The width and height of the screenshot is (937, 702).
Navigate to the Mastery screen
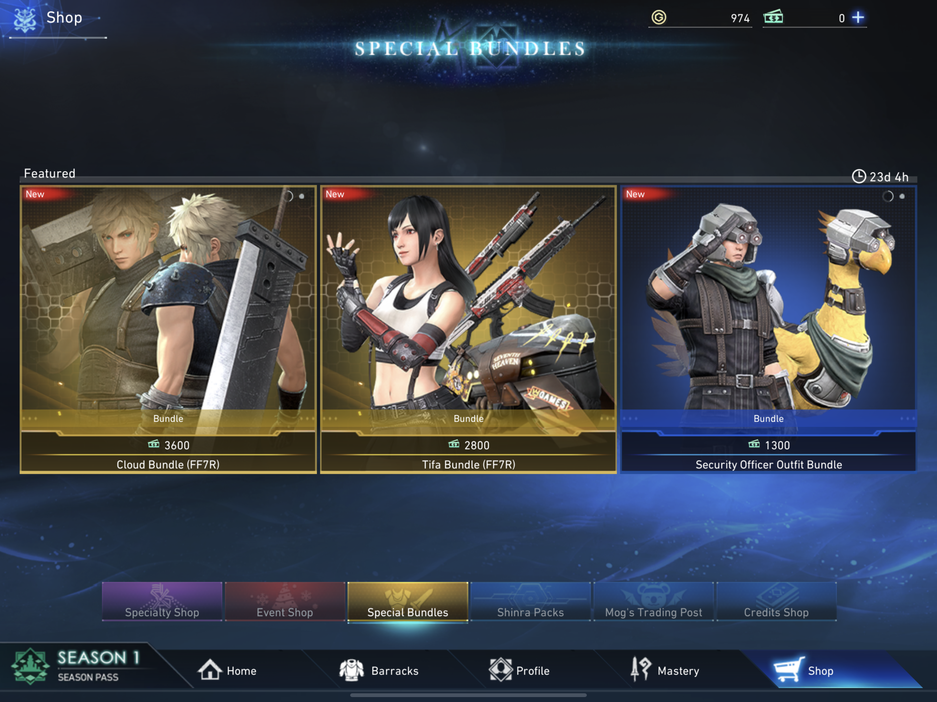pyautogui.click(x=665, y=670)
